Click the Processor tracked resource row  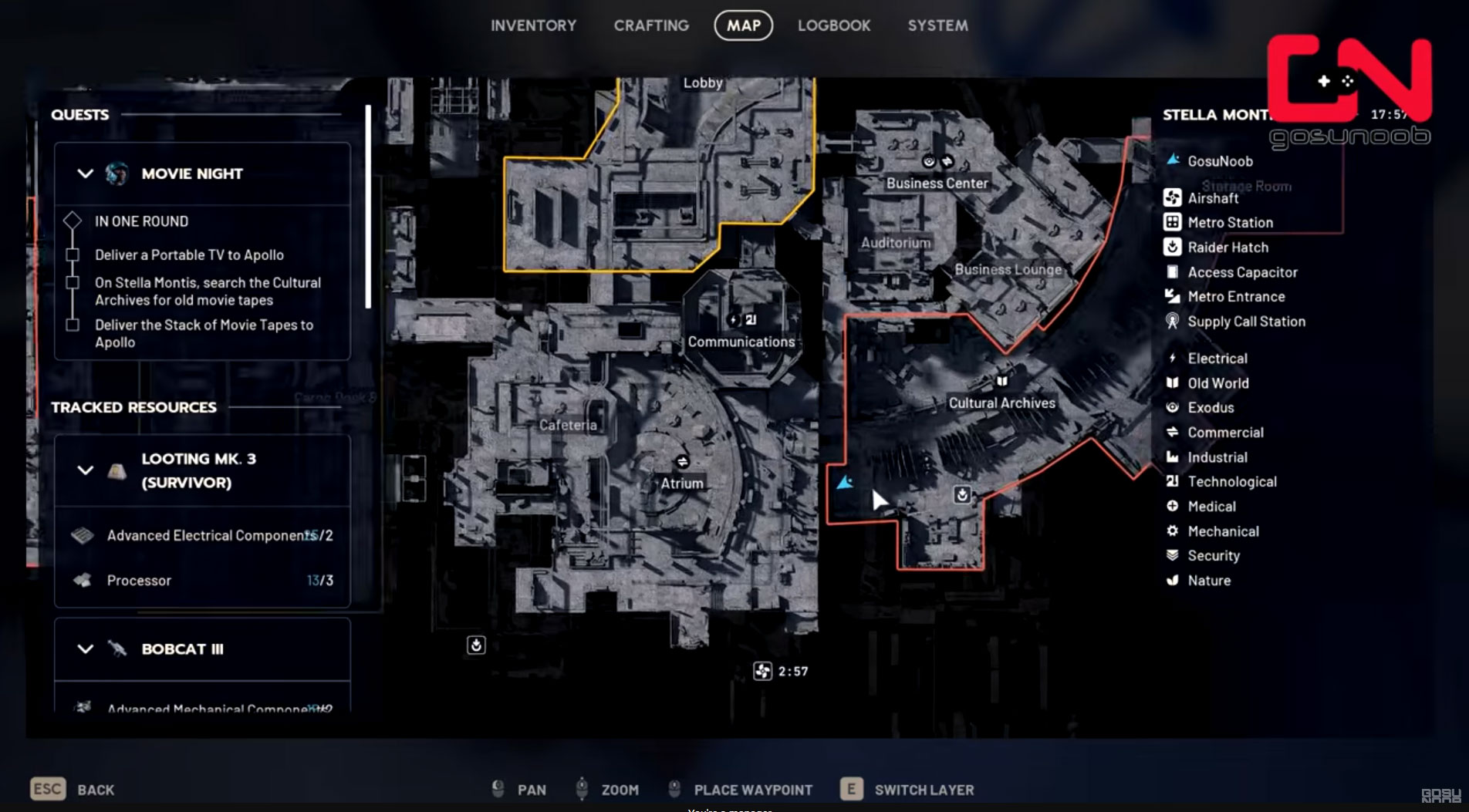[202, 581]
